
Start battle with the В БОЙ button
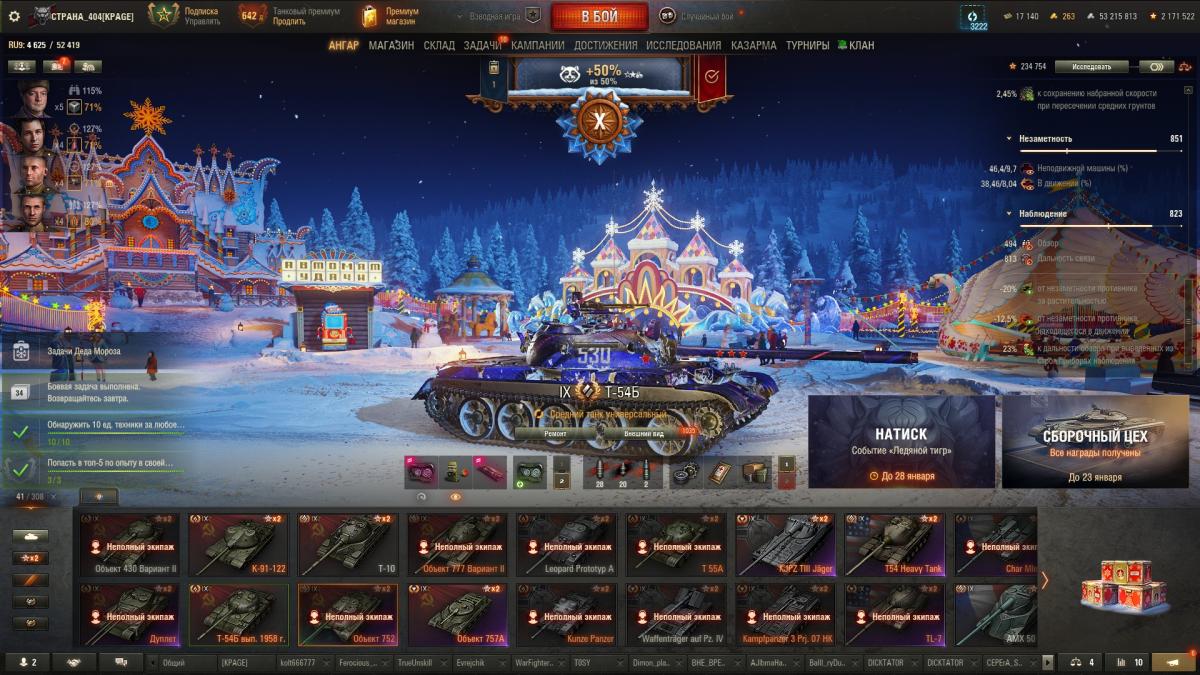click(x=599, y=16)
